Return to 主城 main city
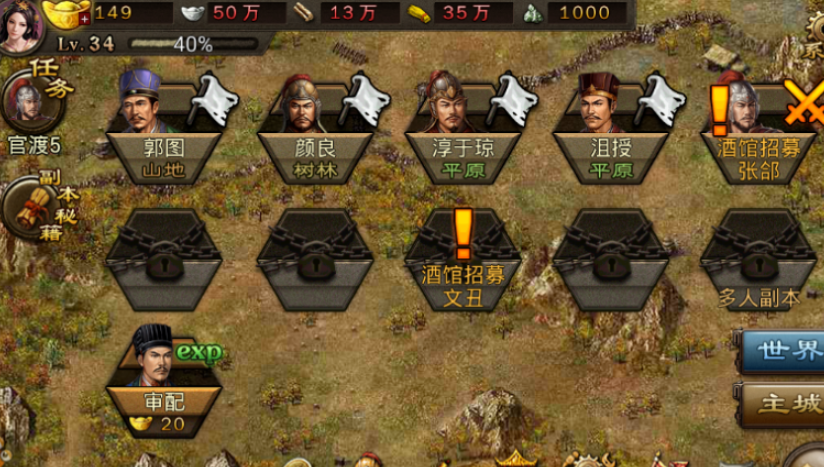 785,405
